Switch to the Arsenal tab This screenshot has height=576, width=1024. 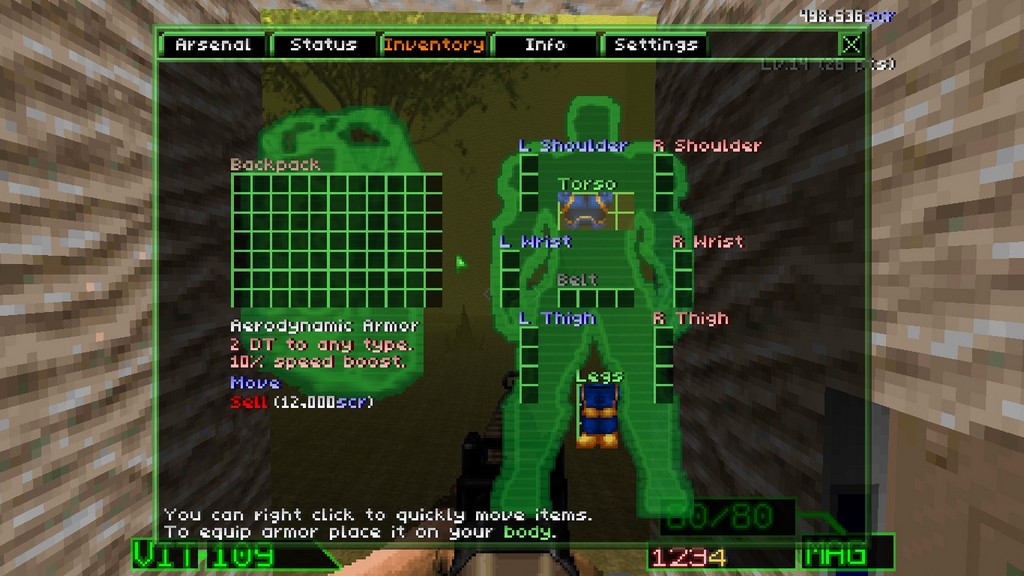pyautogui.click(x=214, y=45)
